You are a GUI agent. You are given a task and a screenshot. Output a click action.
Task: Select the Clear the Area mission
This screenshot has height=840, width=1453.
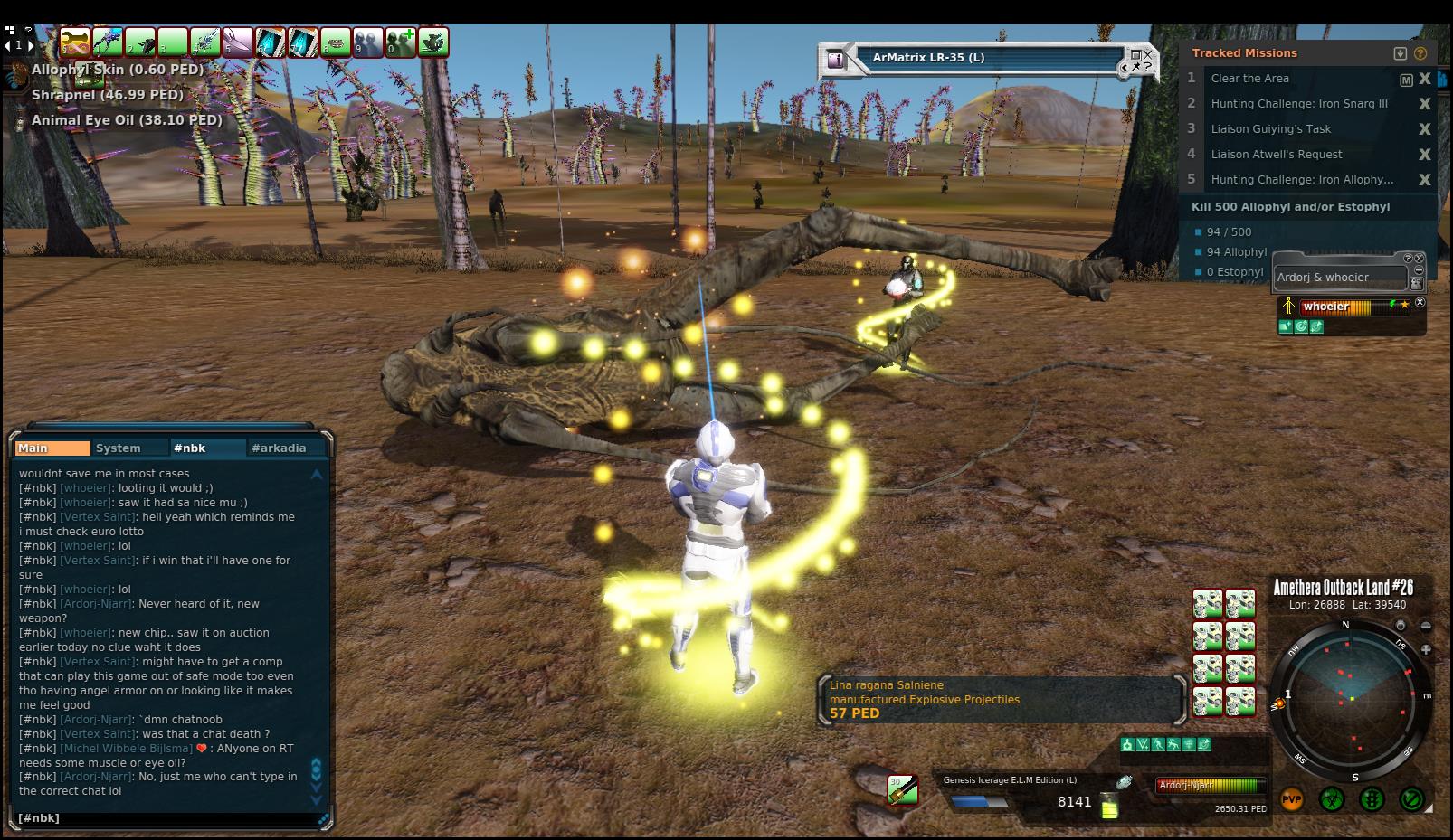(x=1249, y=79)
